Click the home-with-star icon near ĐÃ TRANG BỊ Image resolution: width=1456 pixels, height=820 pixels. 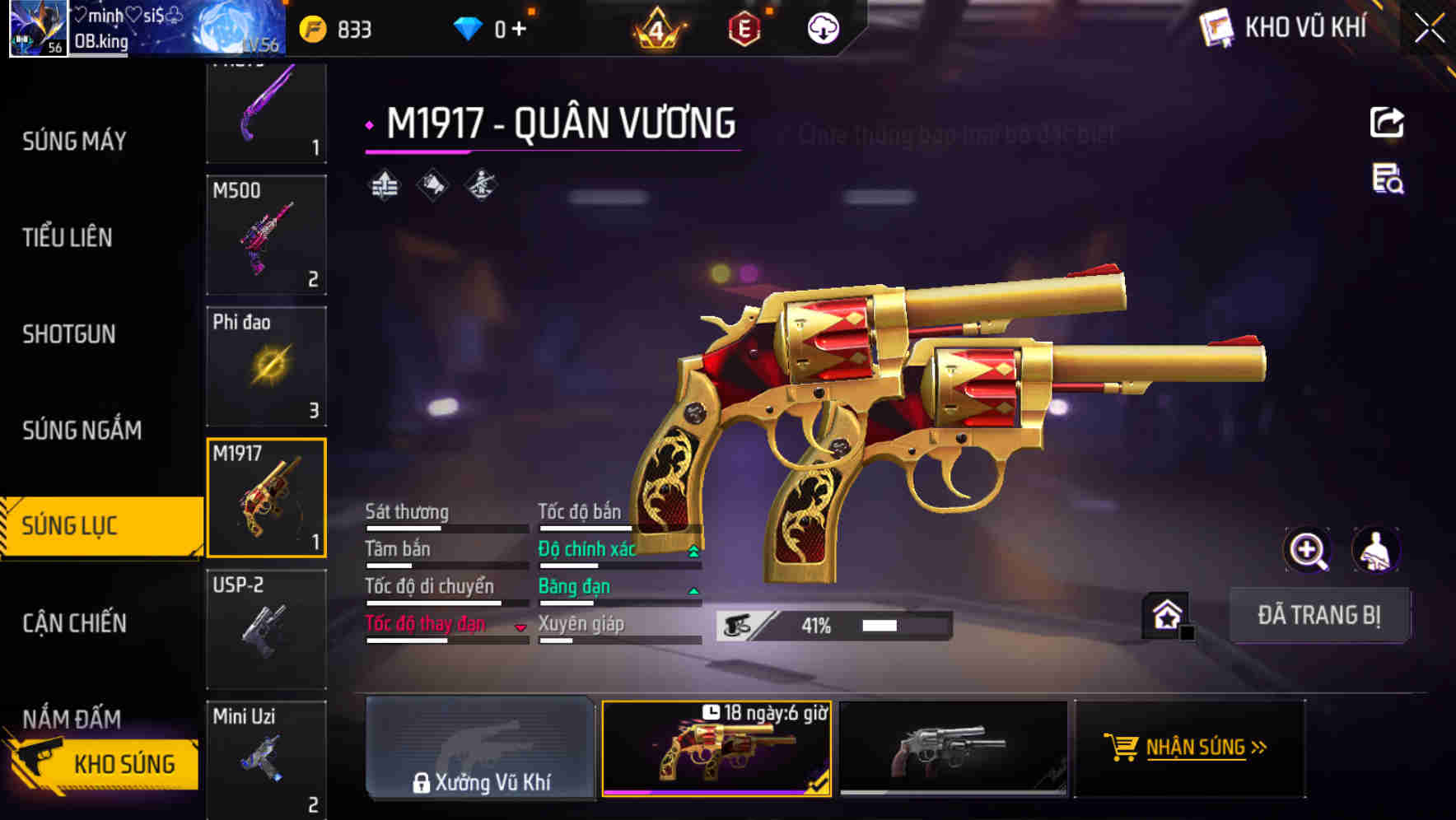[1167, 615]
